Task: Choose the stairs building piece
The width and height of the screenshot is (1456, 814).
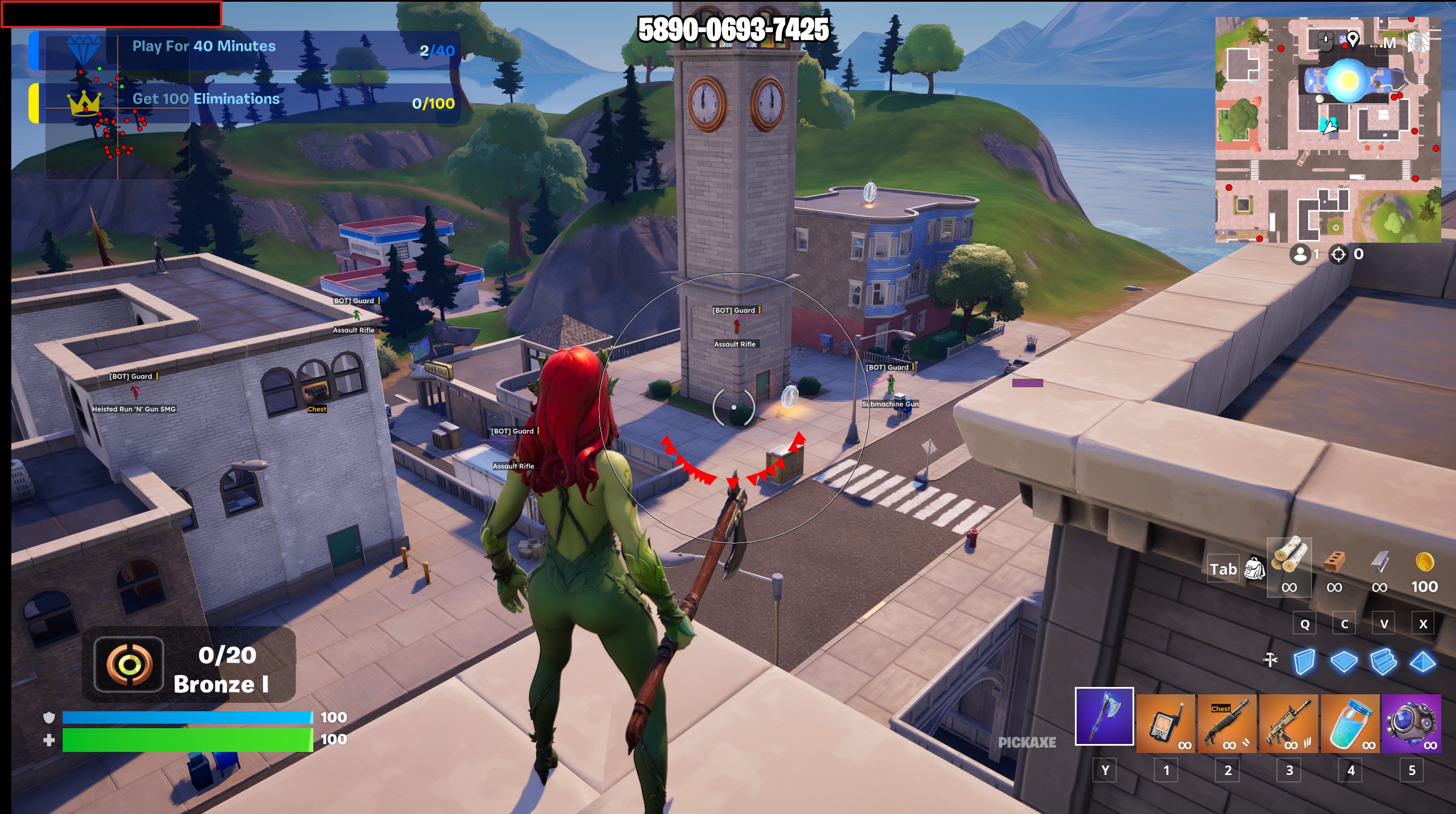Action: click(1384, 662)
